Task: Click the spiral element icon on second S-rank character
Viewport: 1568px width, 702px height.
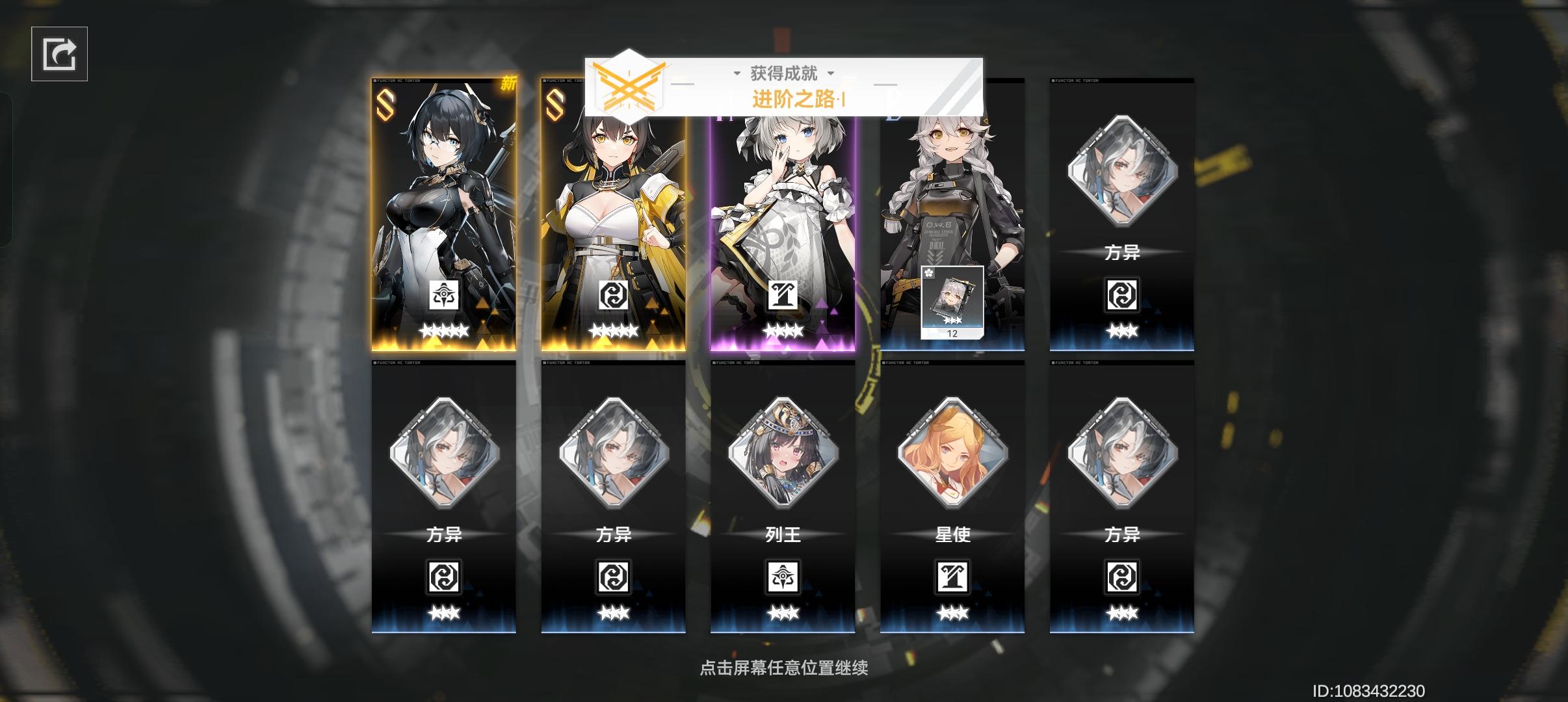Action: pos(614,296)
